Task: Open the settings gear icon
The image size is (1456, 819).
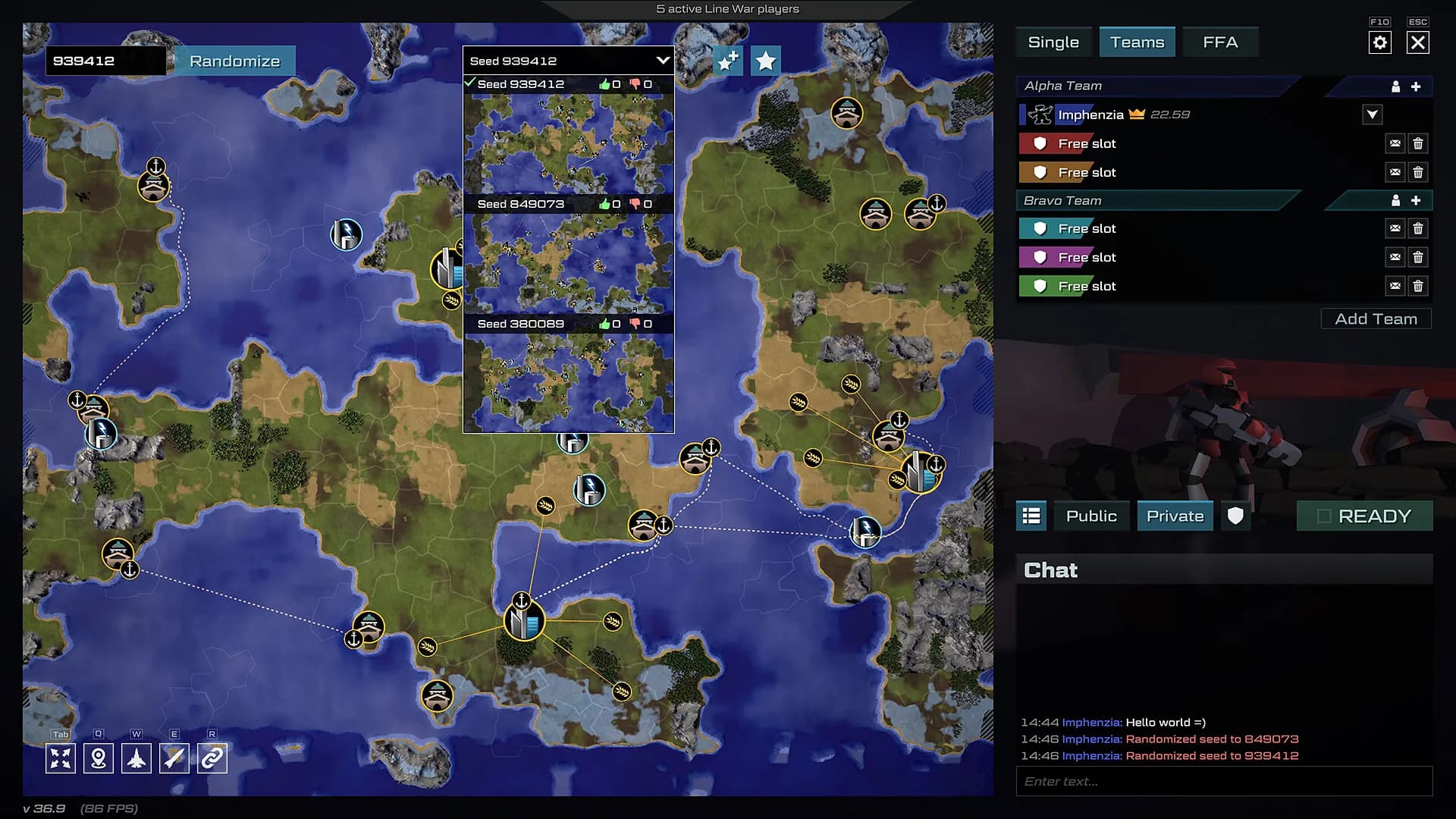Action: (1381, 42)
